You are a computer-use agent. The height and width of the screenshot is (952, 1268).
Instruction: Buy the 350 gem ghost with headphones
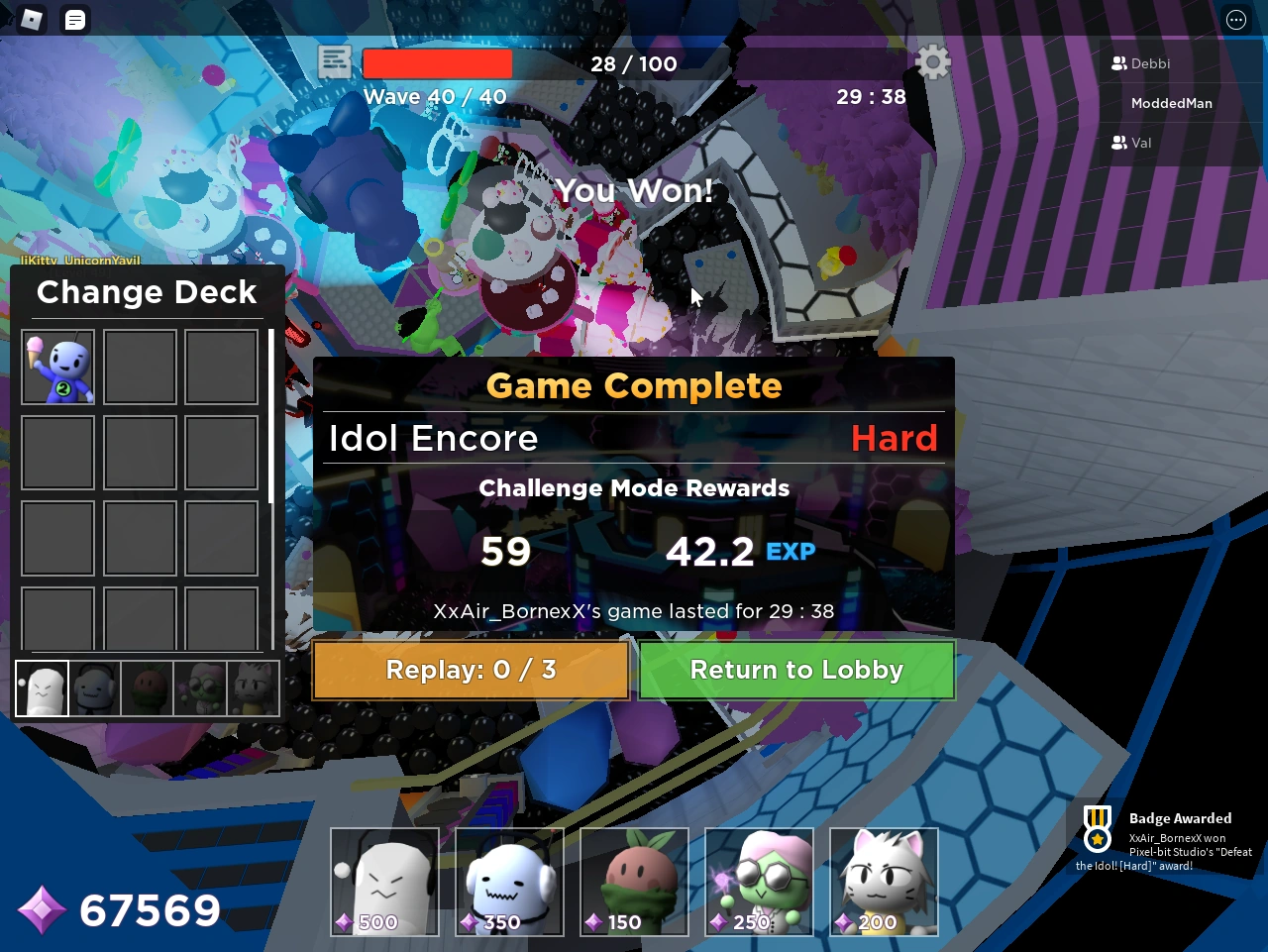(x=509, y=882)
